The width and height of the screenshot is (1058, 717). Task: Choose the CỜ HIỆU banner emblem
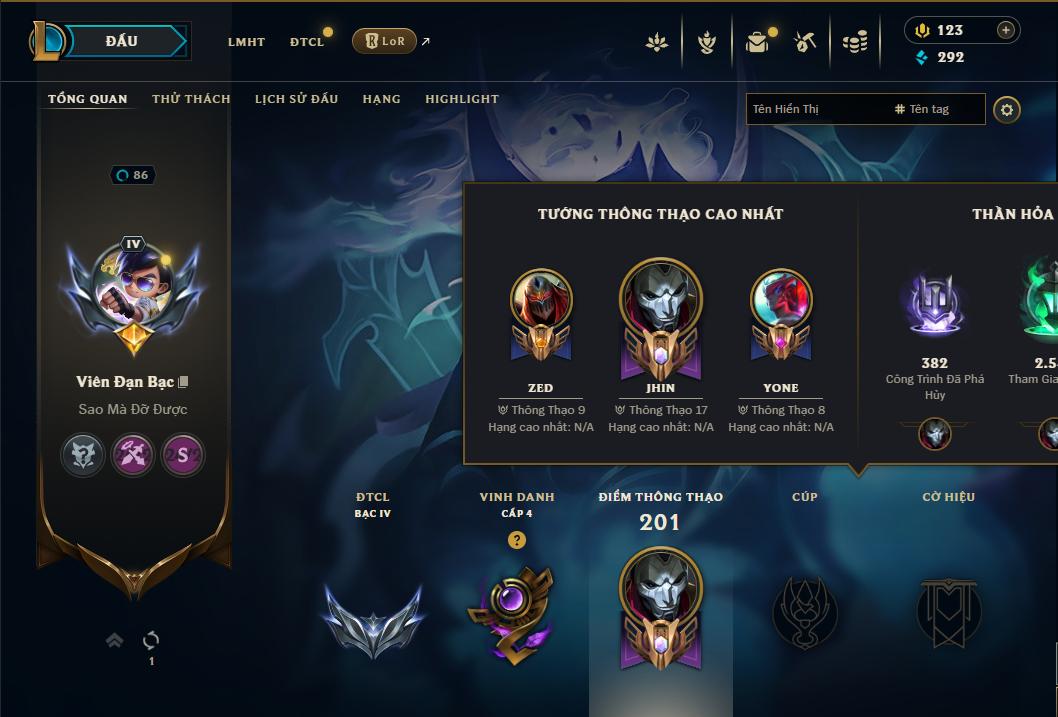click(x=948, y=612)
